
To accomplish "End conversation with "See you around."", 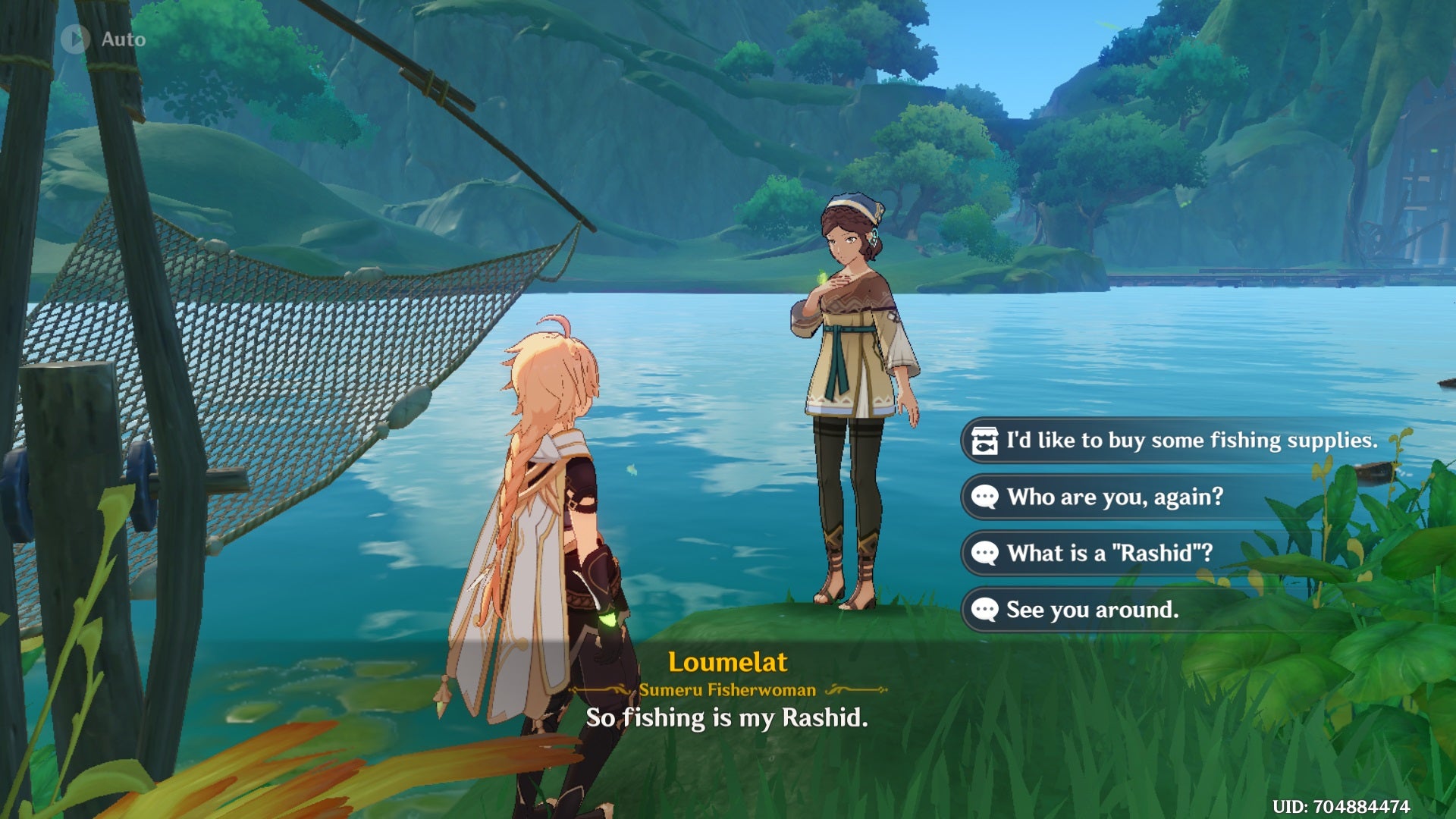I will tap(1092, 610).
